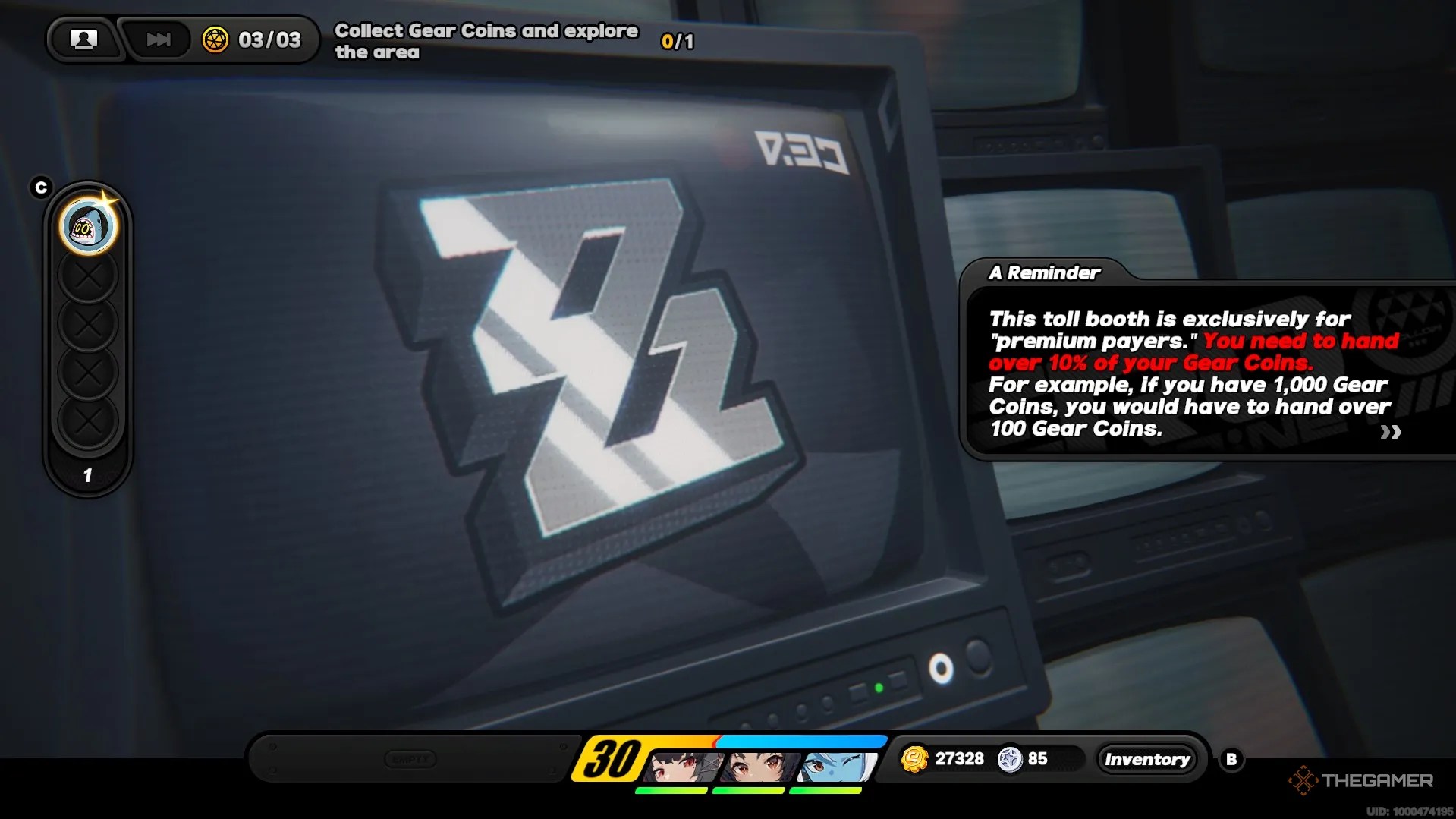Viewport: 1456px width, 819px height.
Task: Advance dialogue with the double-arrow chevron
Action: pyautogui.click(x=1394, y=431)
